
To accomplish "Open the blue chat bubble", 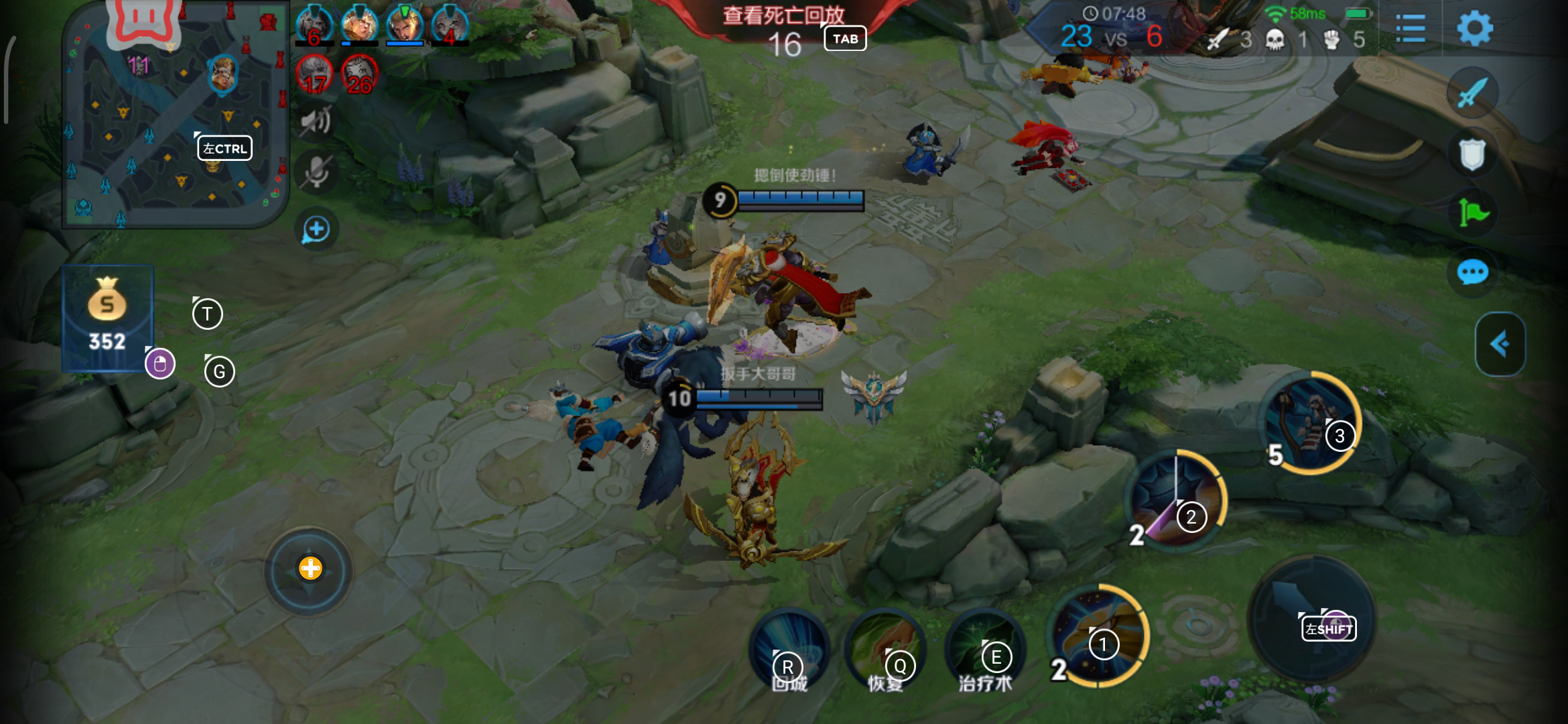I will tap(1472, 273).
